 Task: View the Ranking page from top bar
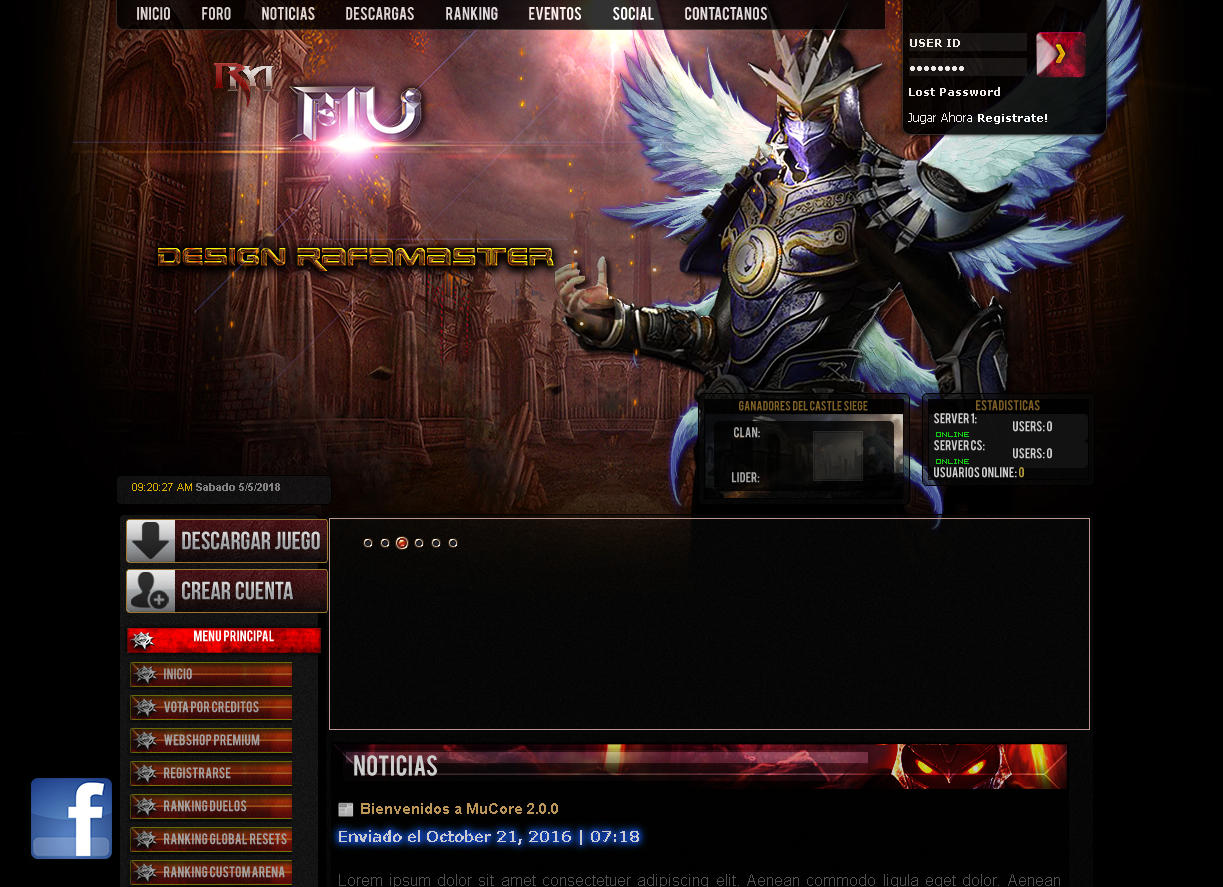click(471, 14)
